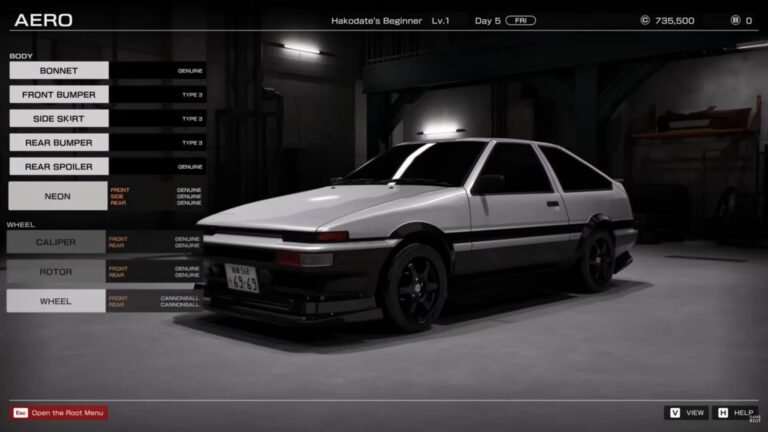Select the Bonnet body option

click(58, 71)
